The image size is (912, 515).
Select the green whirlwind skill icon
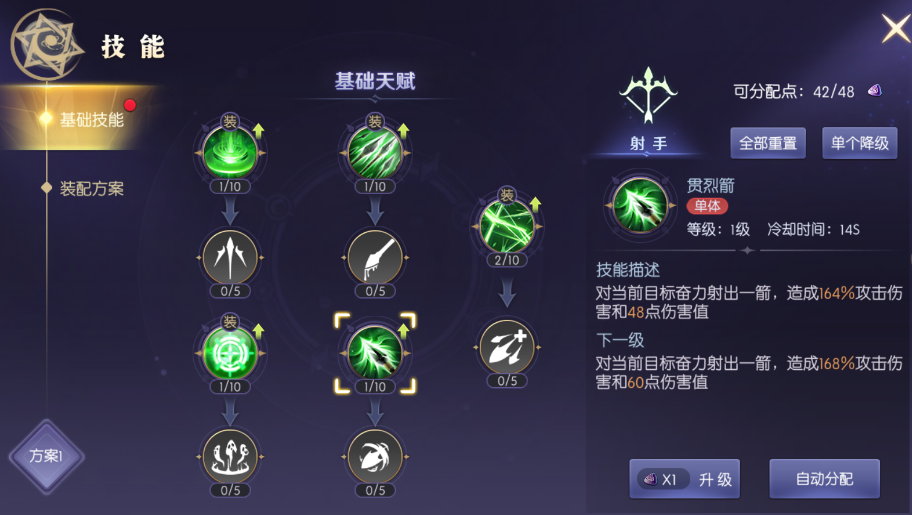pos(230,152)
